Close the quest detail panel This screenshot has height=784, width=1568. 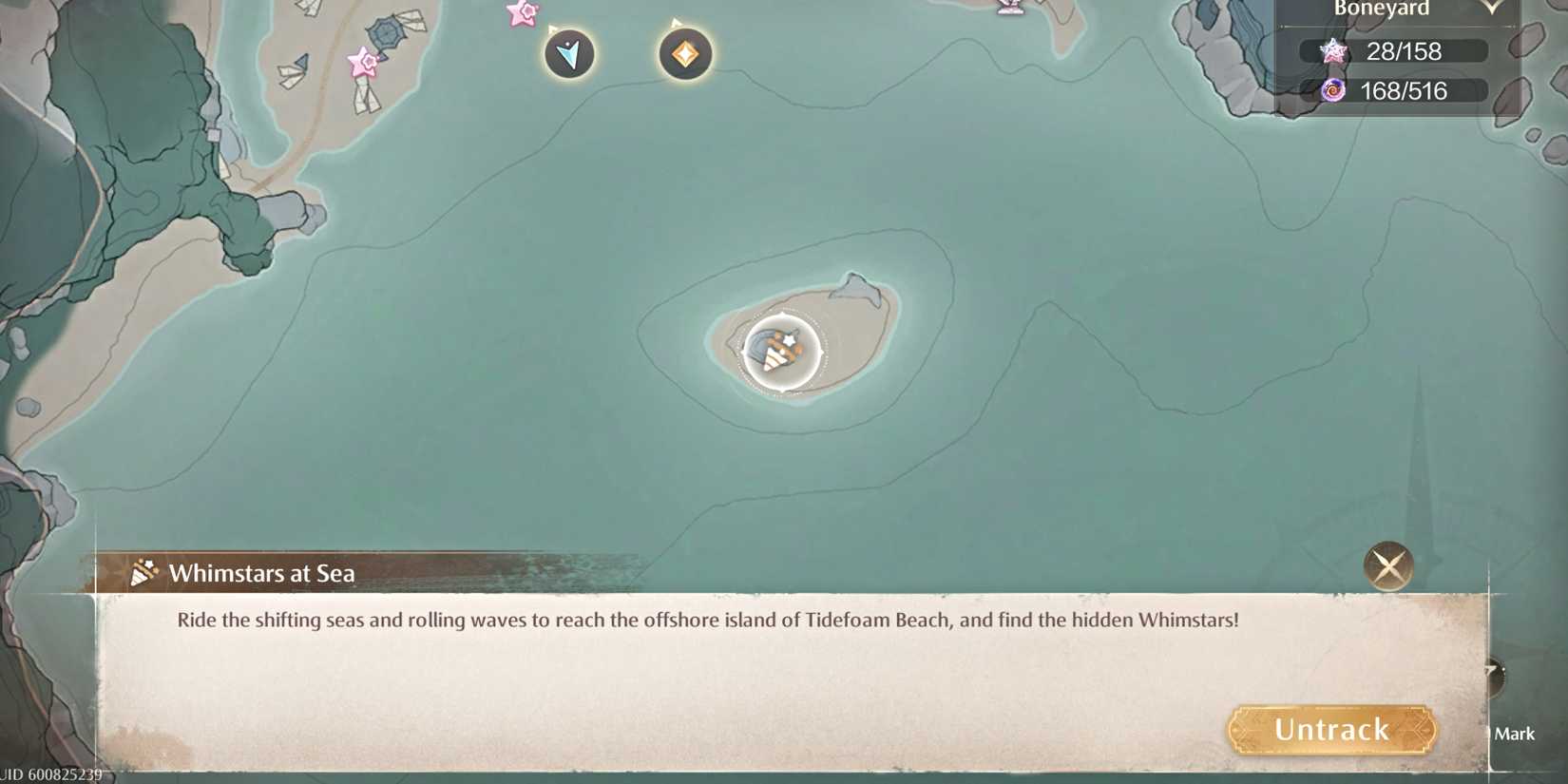tap(1388, 565)
